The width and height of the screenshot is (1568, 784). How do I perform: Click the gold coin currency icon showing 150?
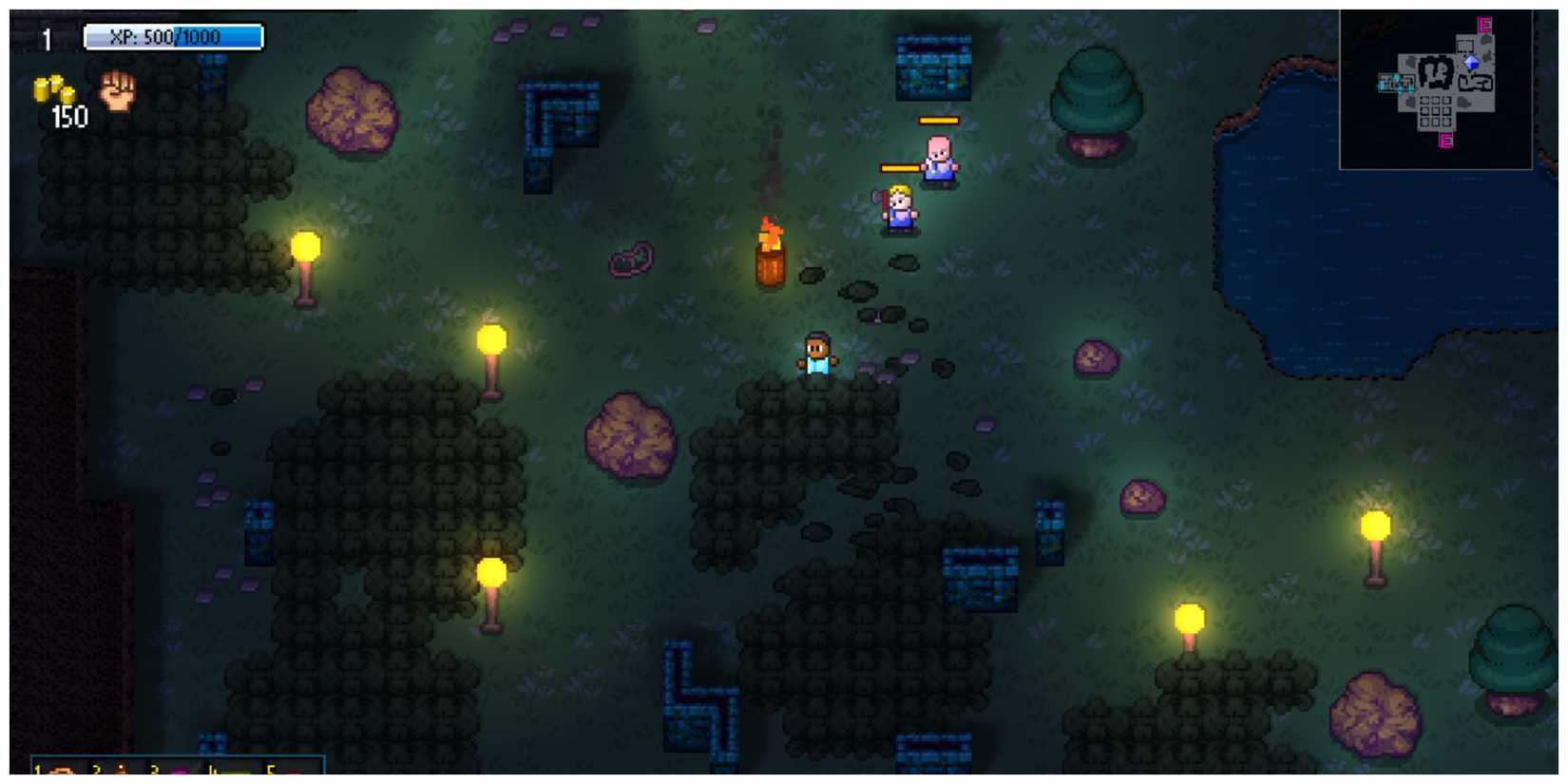pos(52,88)
